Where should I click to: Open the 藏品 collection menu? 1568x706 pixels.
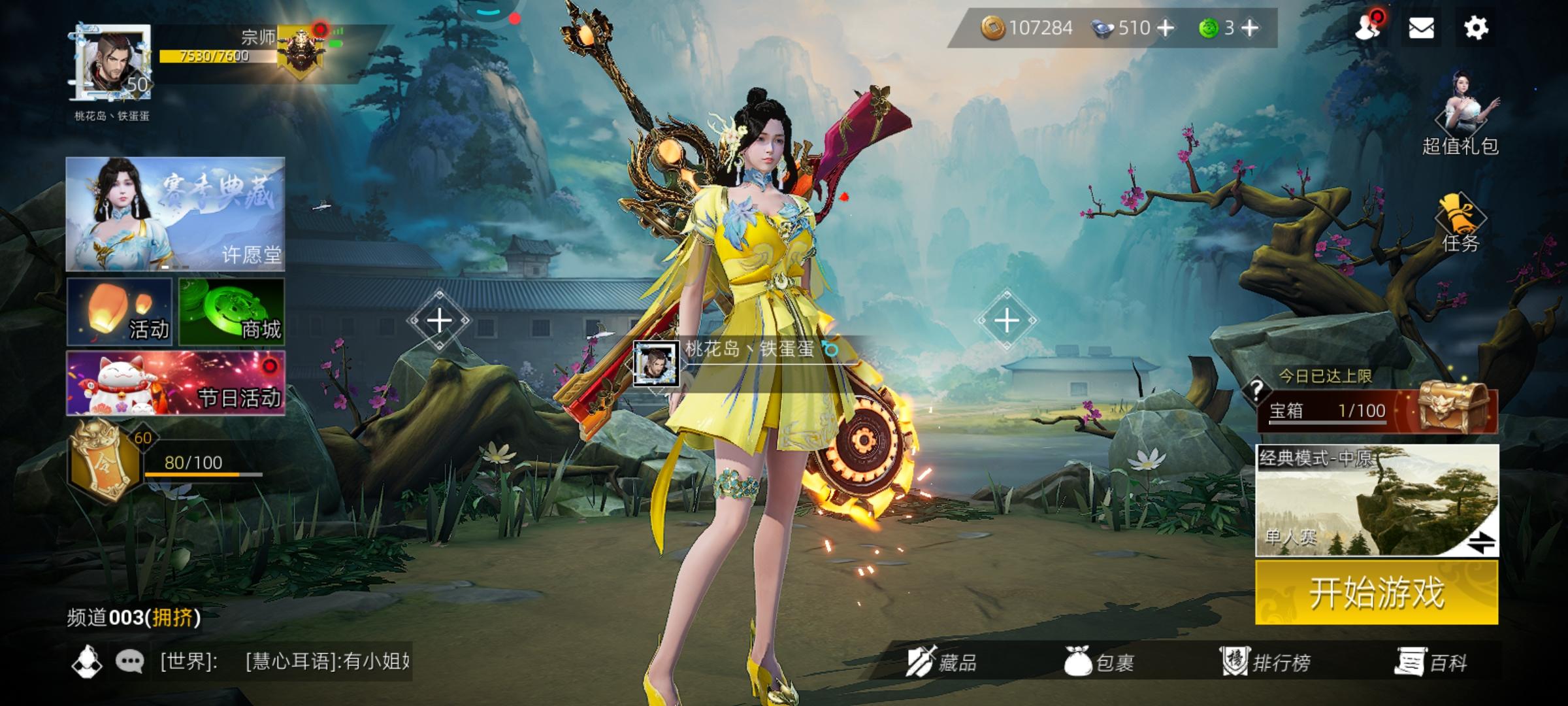click(942, 663)
